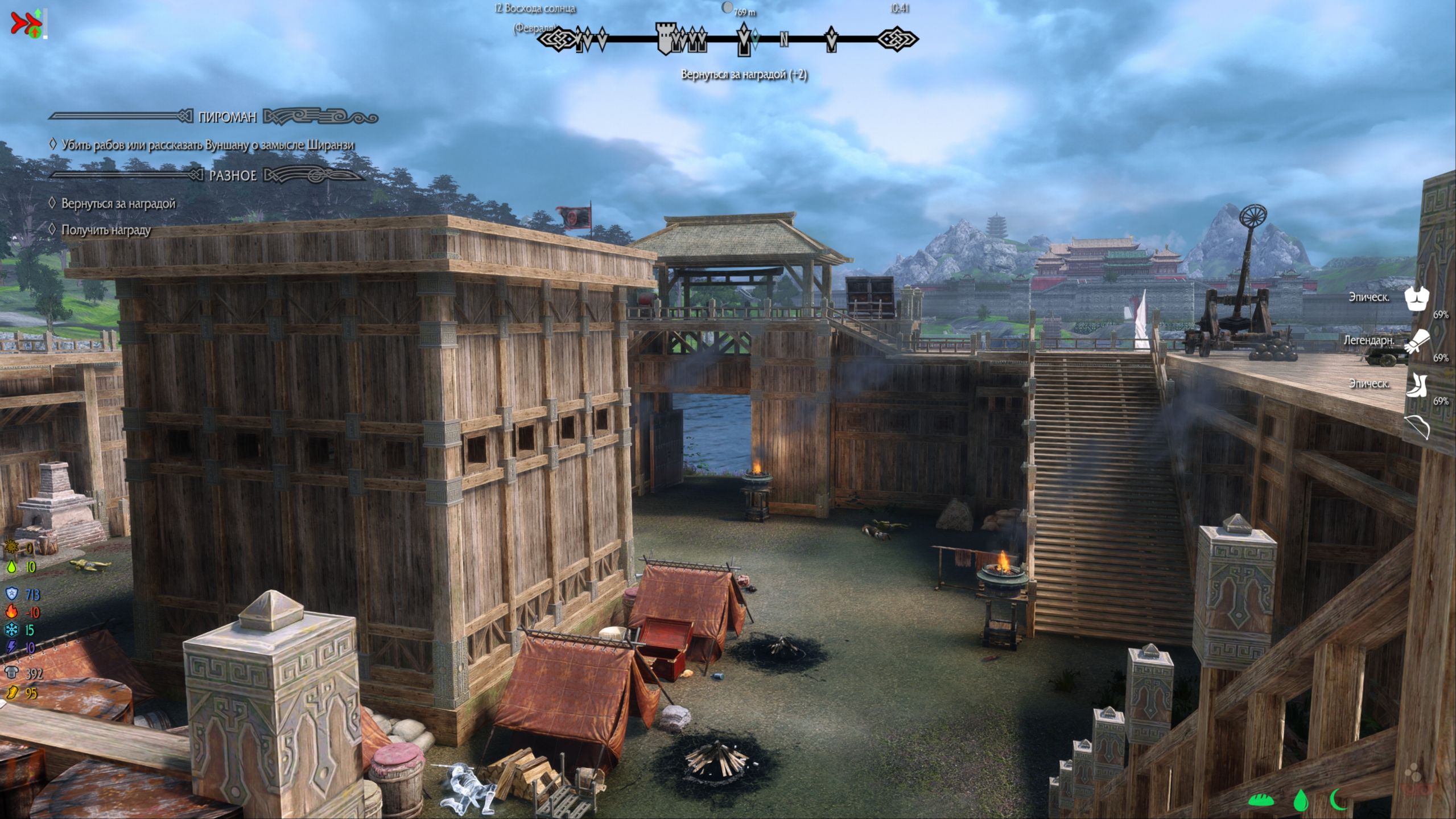Select the Вернуться за наградой objective in the quest list
The width and height of the screenshot is (1456, 819).
118,204
